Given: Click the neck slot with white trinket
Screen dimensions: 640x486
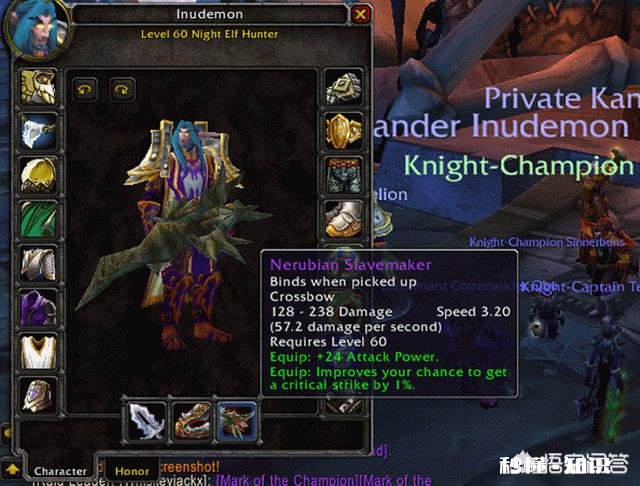Looking at the screenshot, I should [x=37, y=130].
